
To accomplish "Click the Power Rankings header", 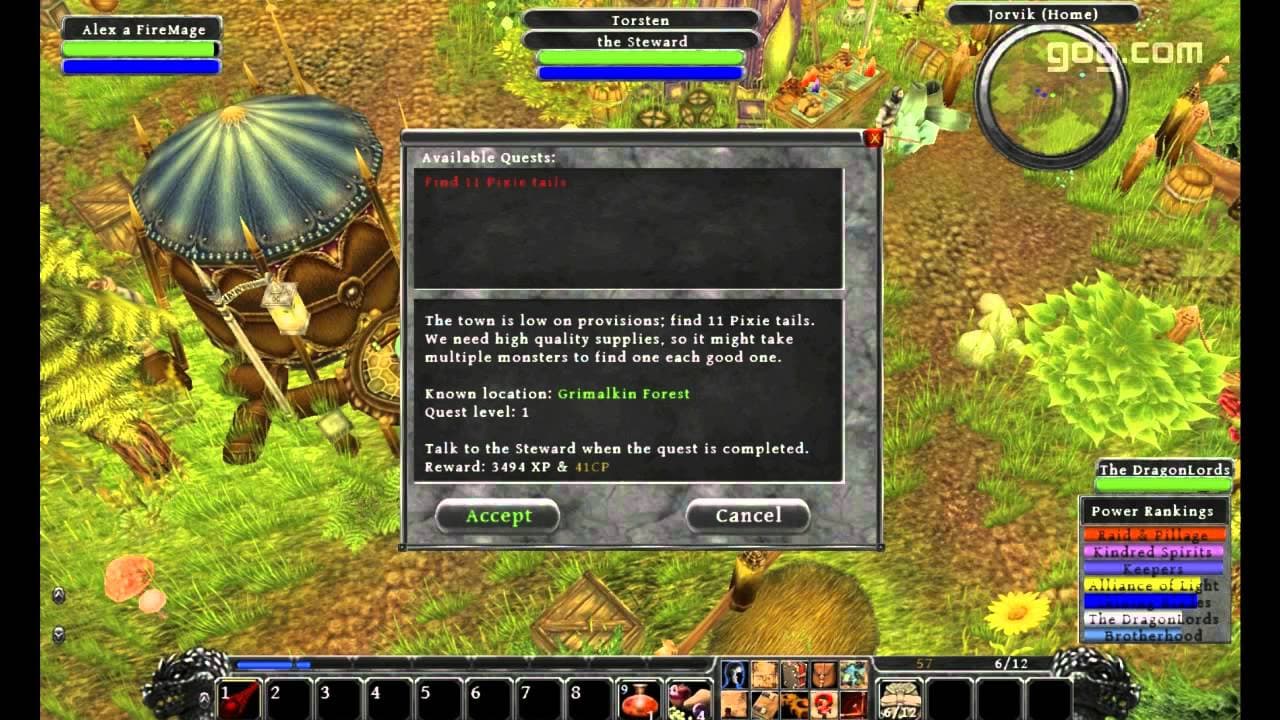I will (x=1154, y=510).
